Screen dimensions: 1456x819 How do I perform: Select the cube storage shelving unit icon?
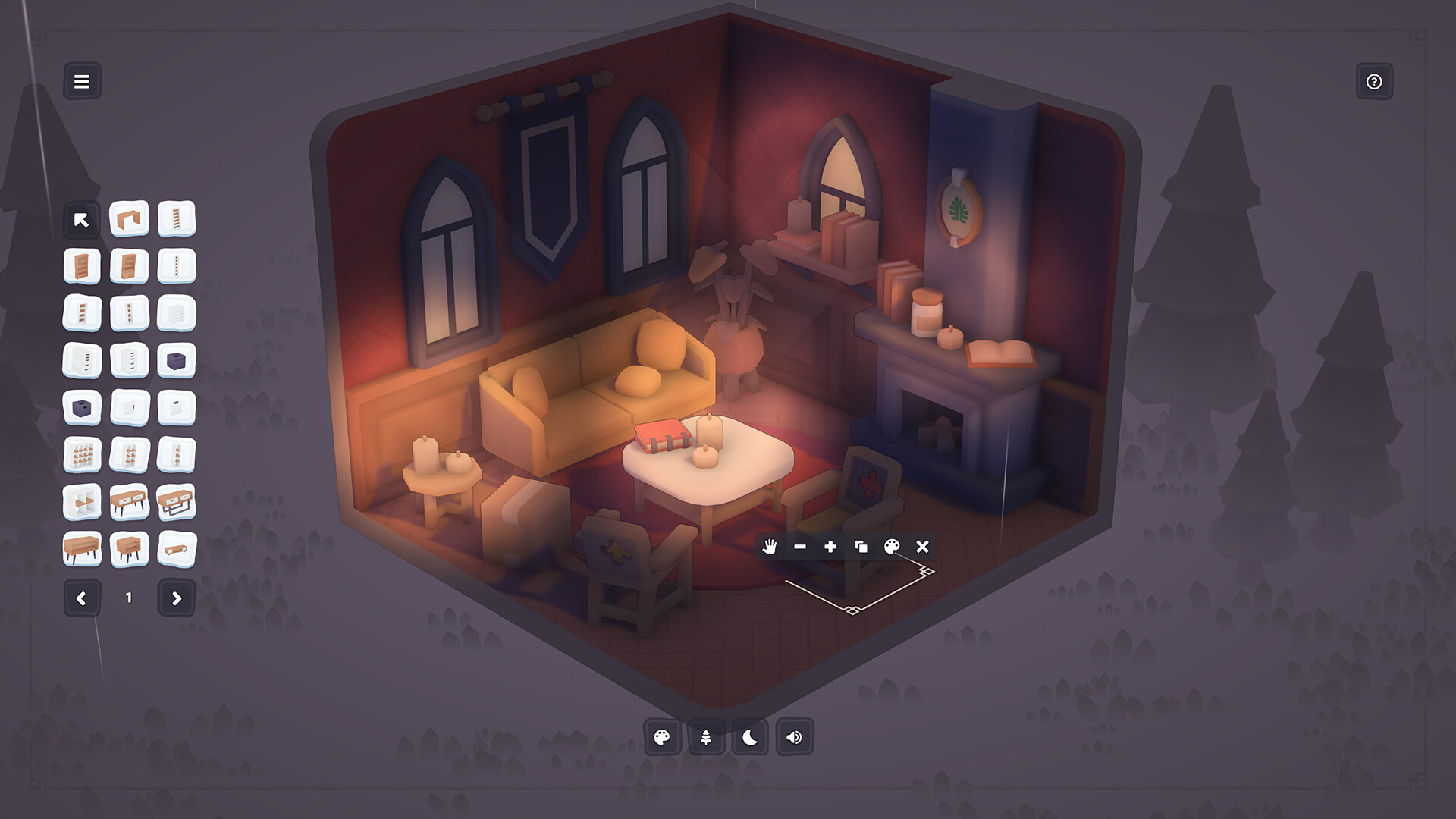tap(82, 453)
